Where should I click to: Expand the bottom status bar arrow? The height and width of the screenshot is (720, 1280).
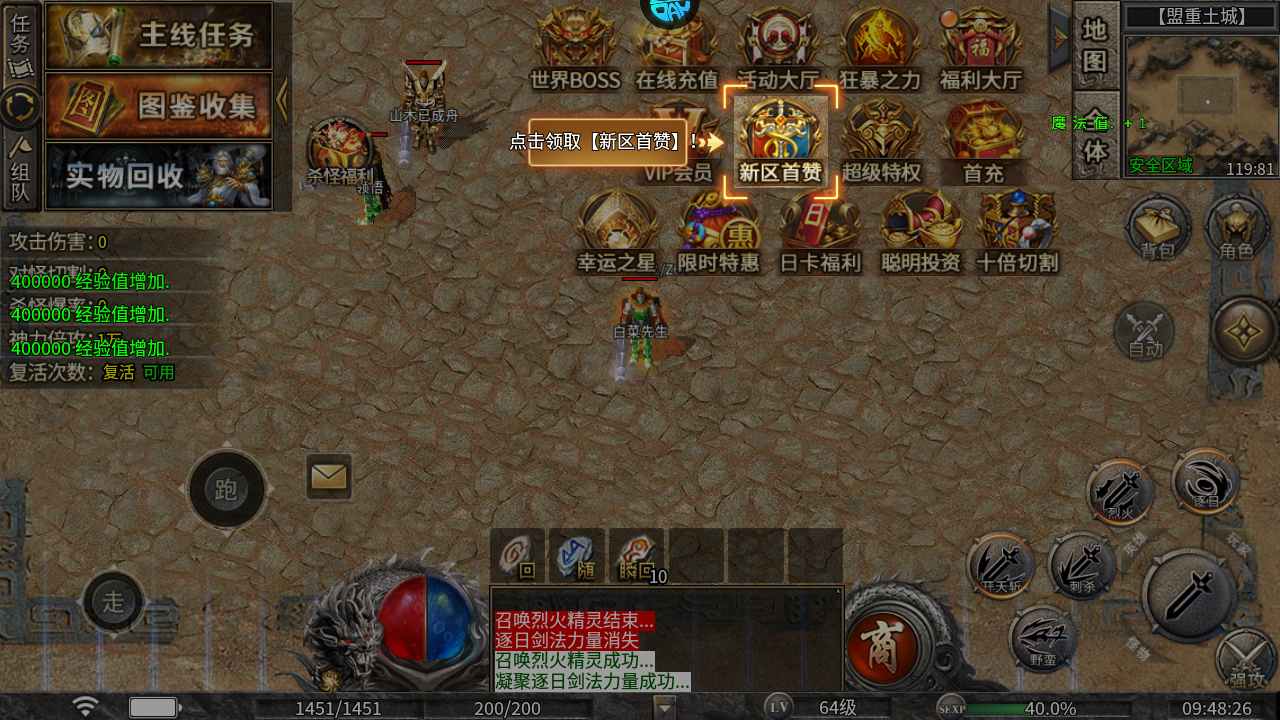(663, 707)
